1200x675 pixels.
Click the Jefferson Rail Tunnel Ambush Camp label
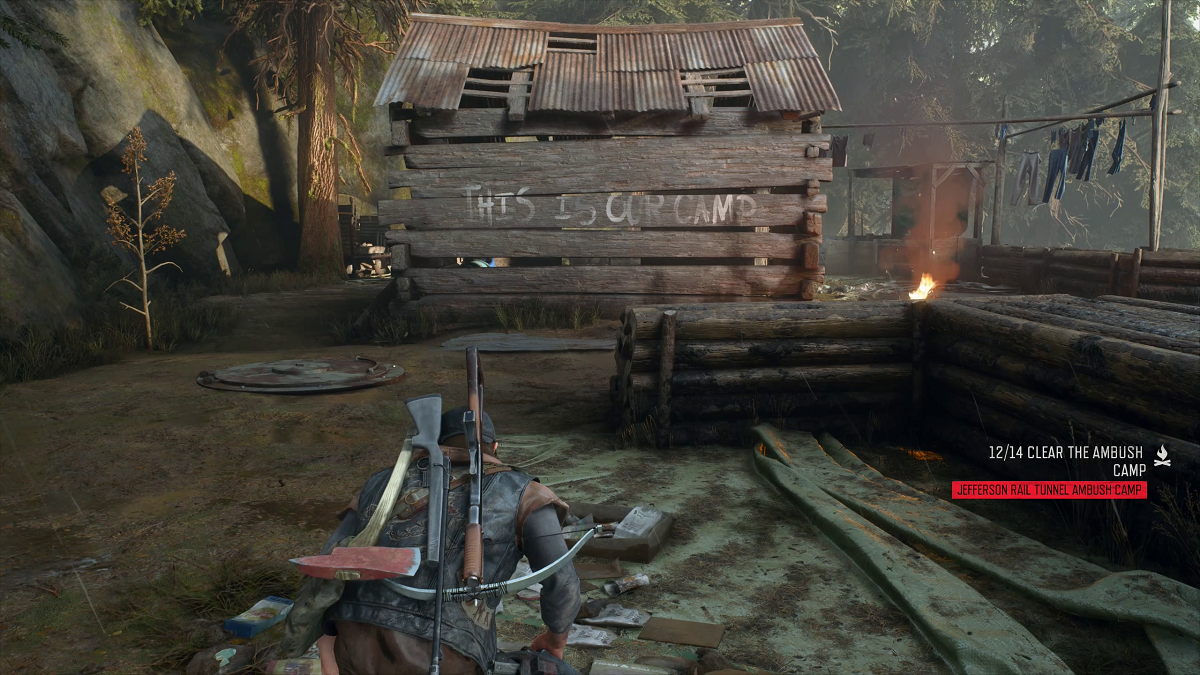pos(1049,490)
